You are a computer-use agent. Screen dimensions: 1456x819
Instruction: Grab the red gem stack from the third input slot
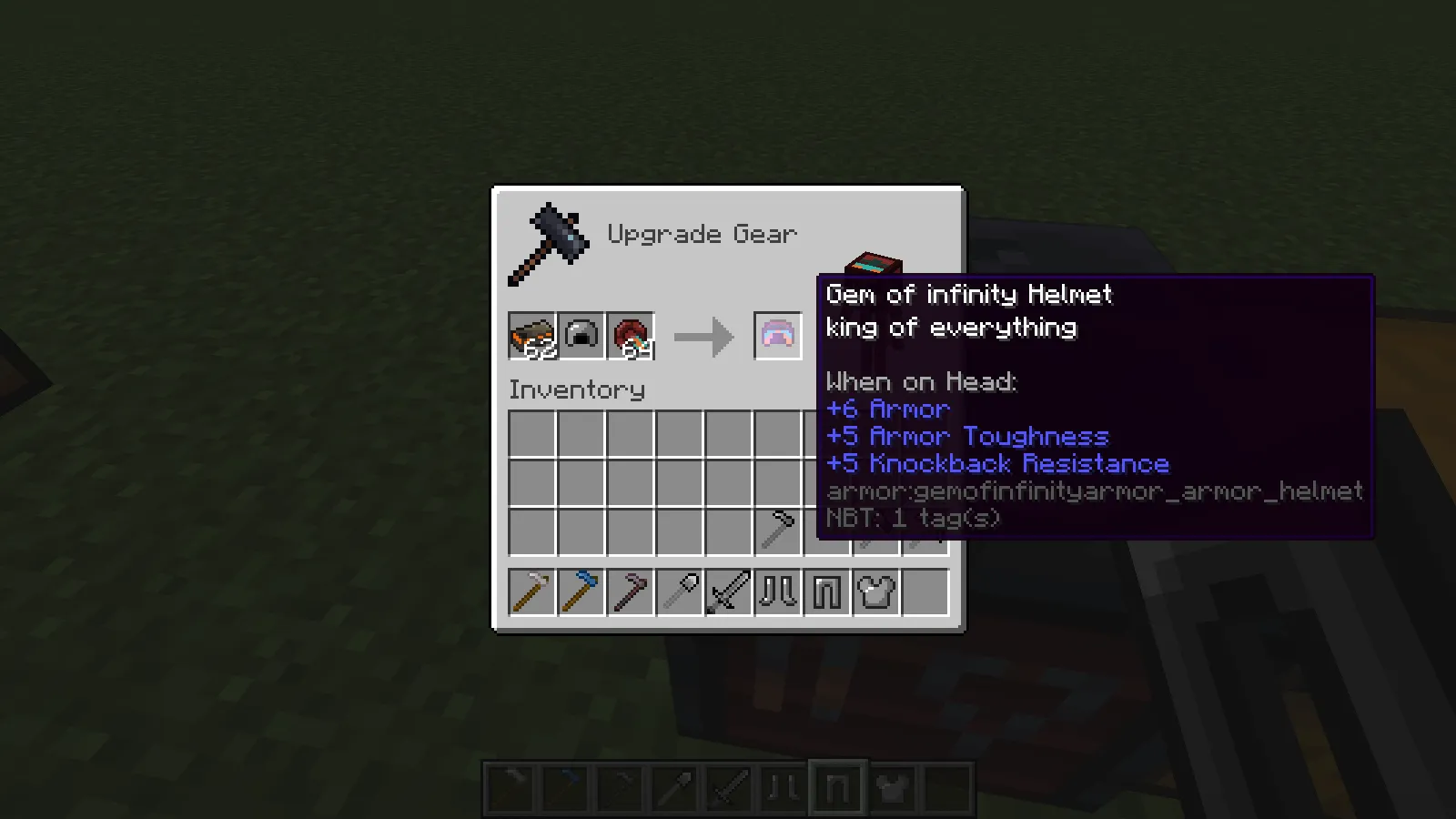pos(631,334)
